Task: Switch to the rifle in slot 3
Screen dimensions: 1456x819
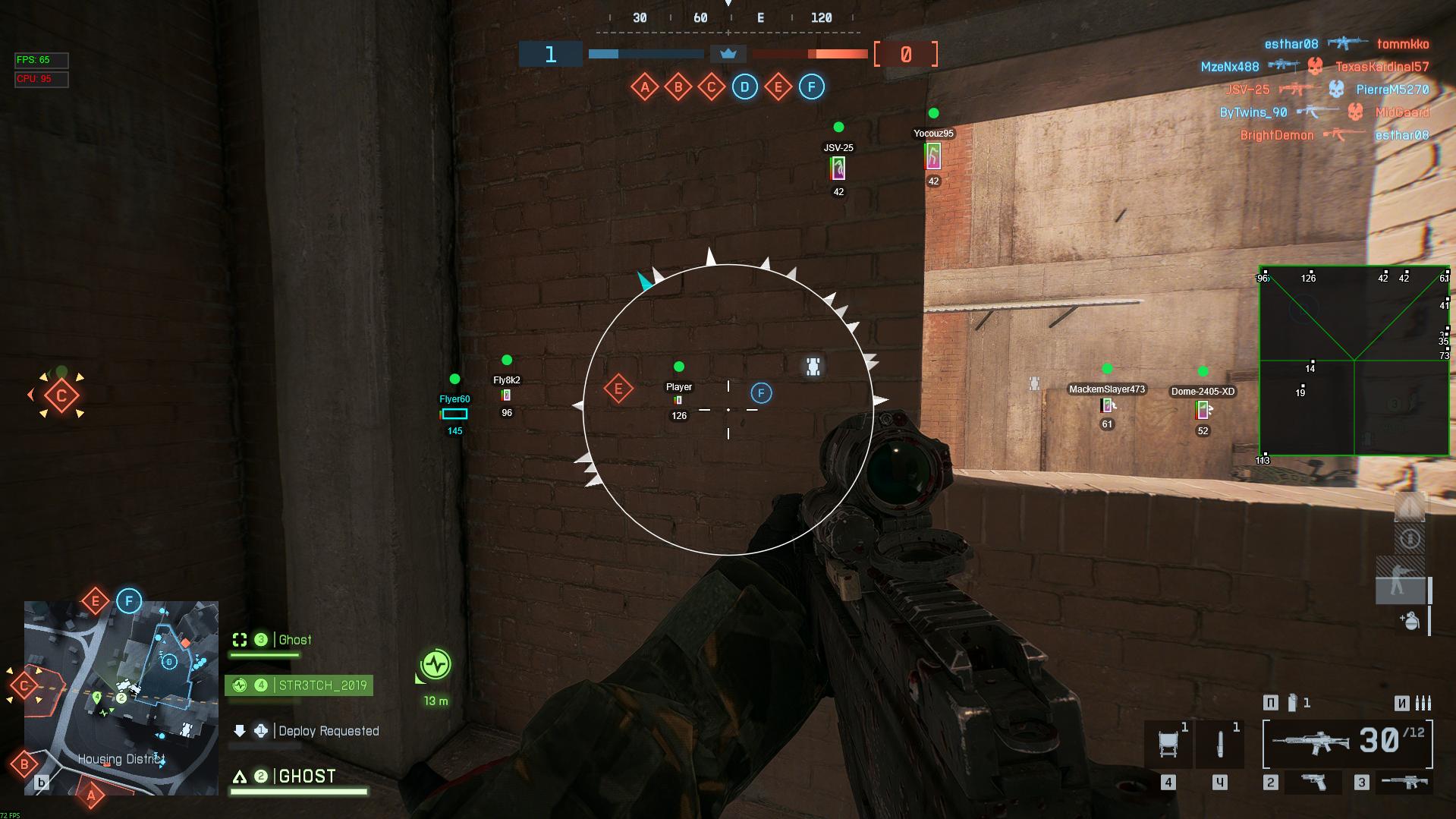Action: (x=1404, y=782)
